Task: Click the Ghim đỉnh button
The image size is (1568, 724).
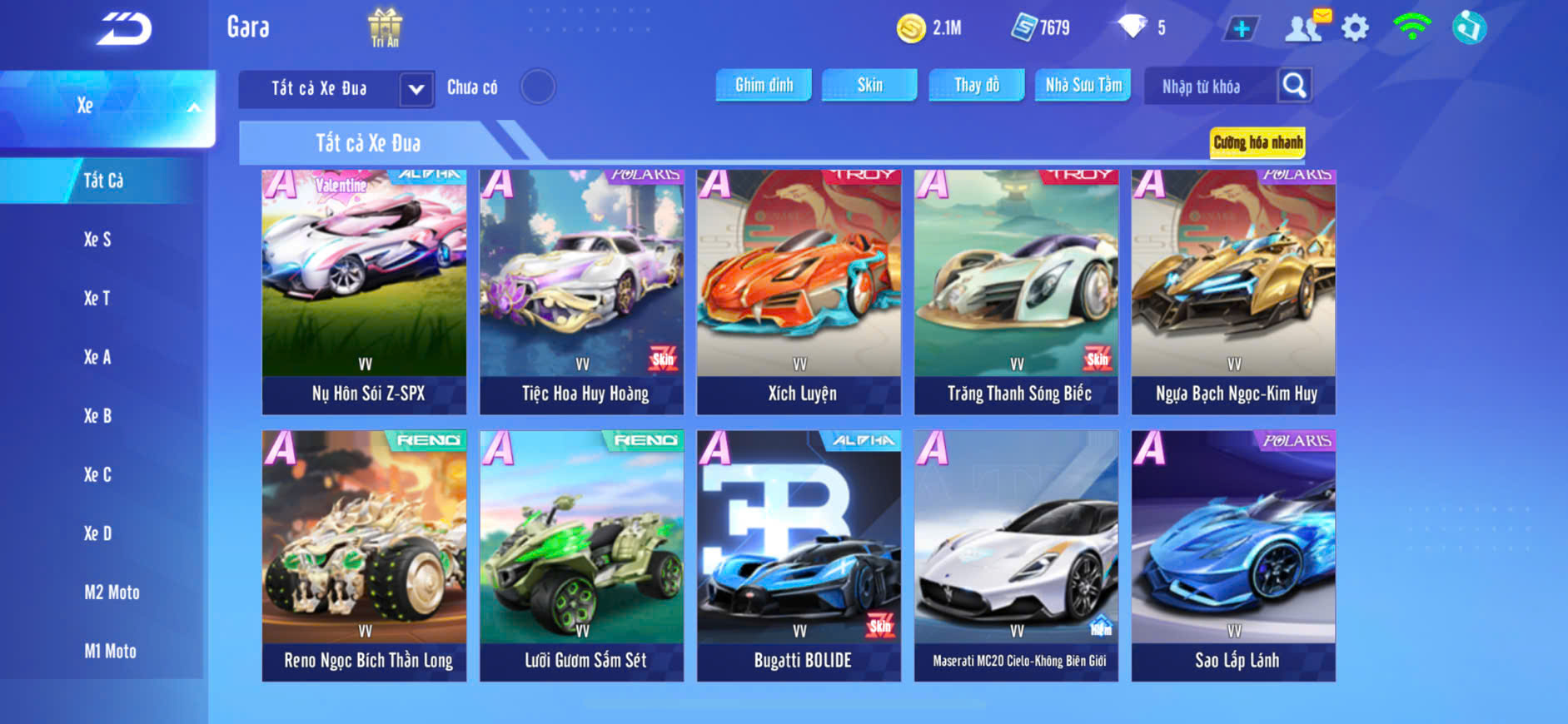Action: tap(764, 85)
